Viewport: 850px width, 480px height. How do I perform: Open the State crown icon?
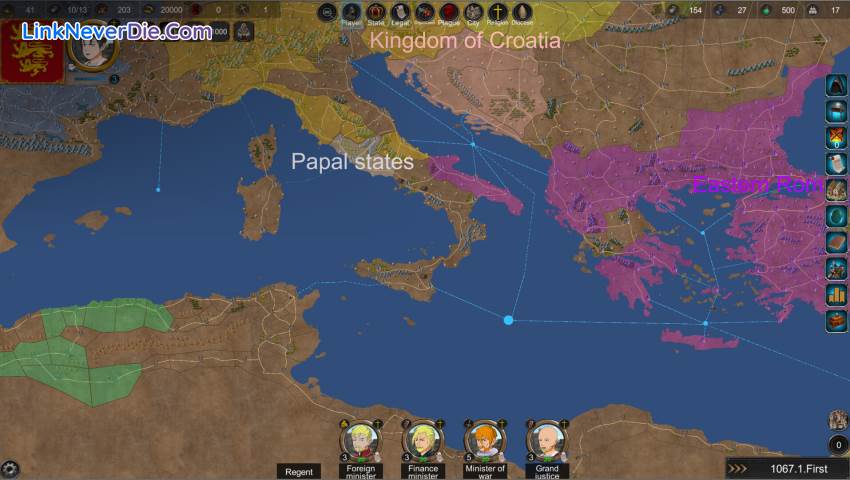click(x=376, y=12)
